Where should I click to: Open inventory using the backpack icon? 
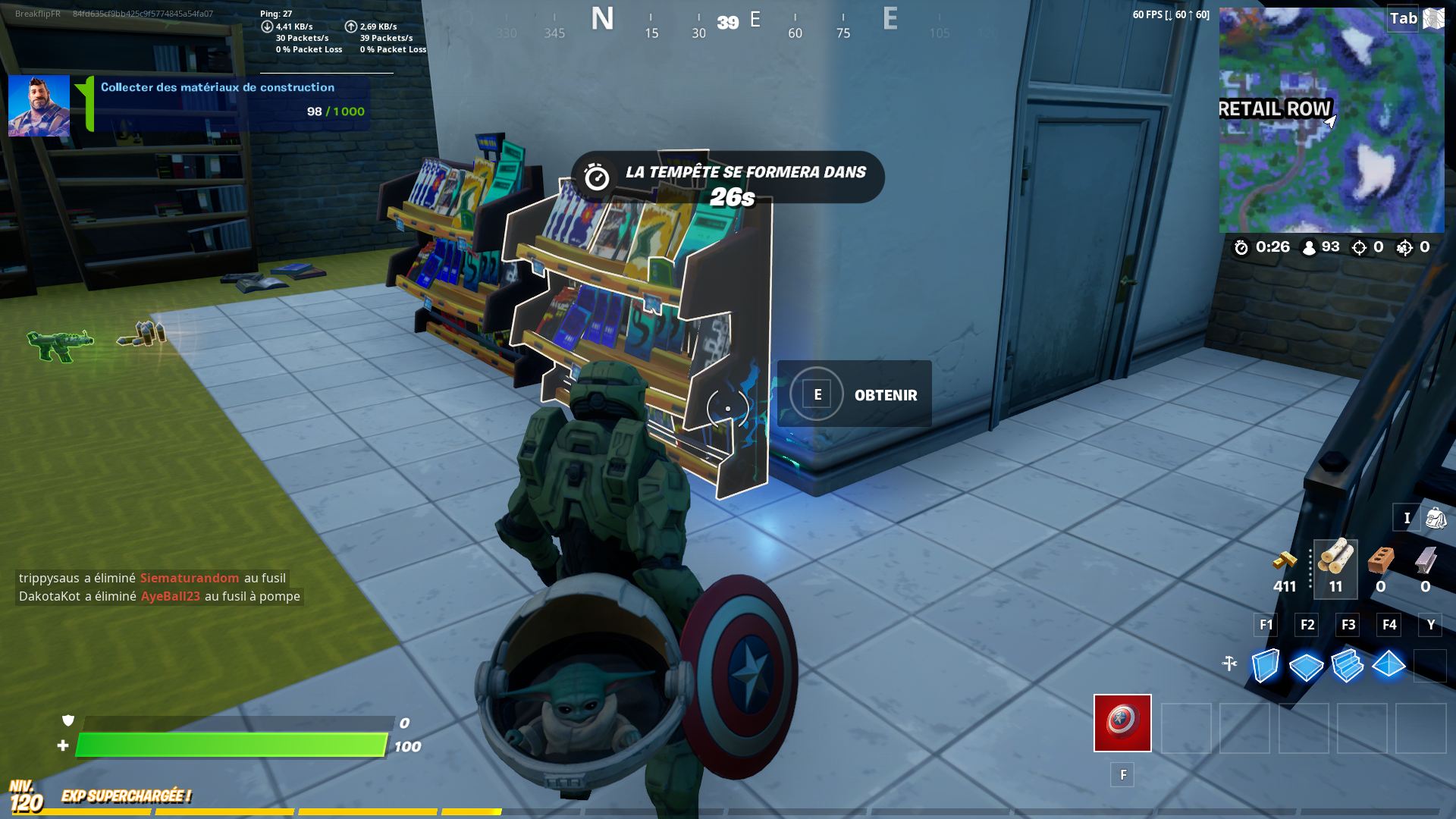pyautogui.click(x=1436, y=518)
